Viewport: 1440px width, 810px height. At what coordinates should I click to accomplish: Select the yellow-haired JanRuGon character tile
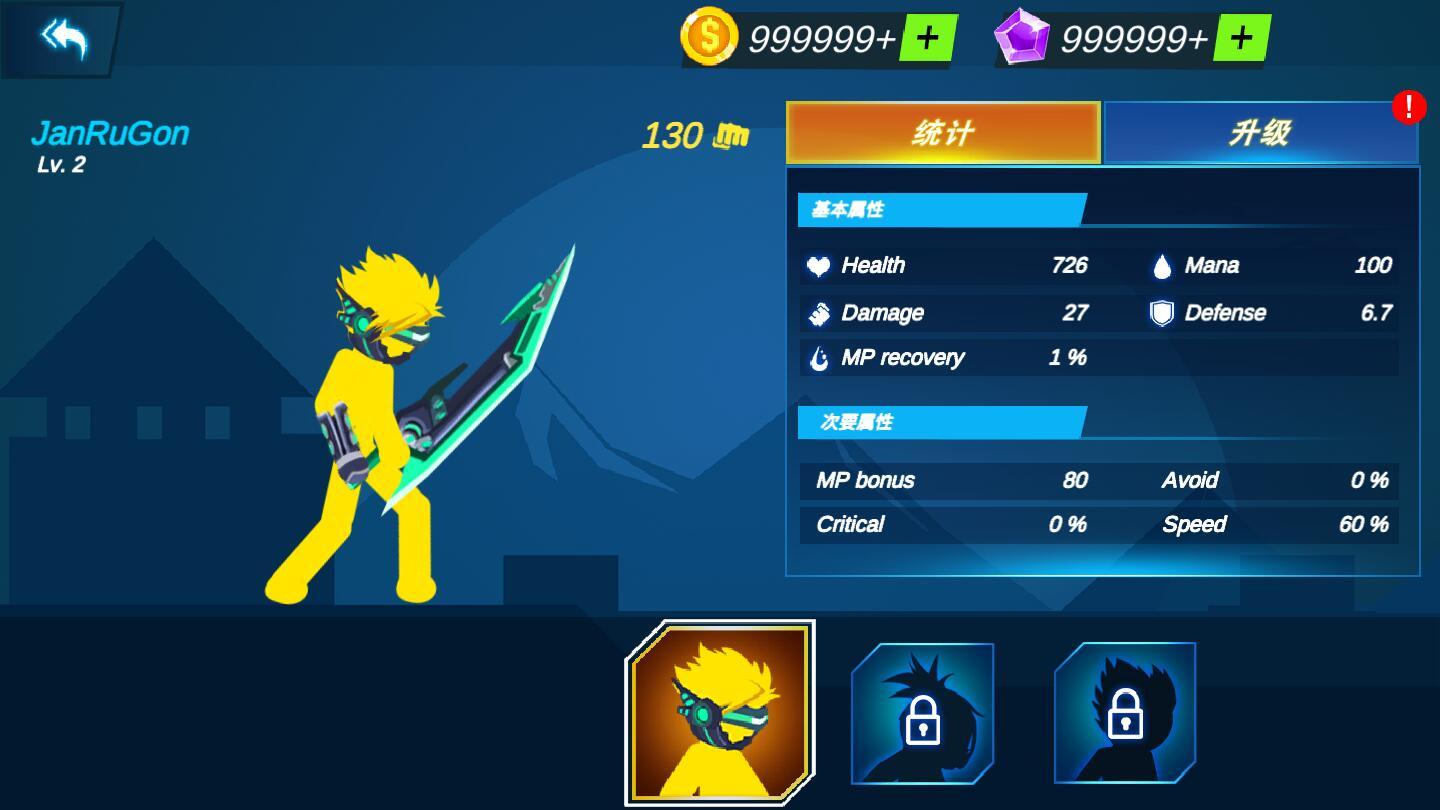click(720, 712)
